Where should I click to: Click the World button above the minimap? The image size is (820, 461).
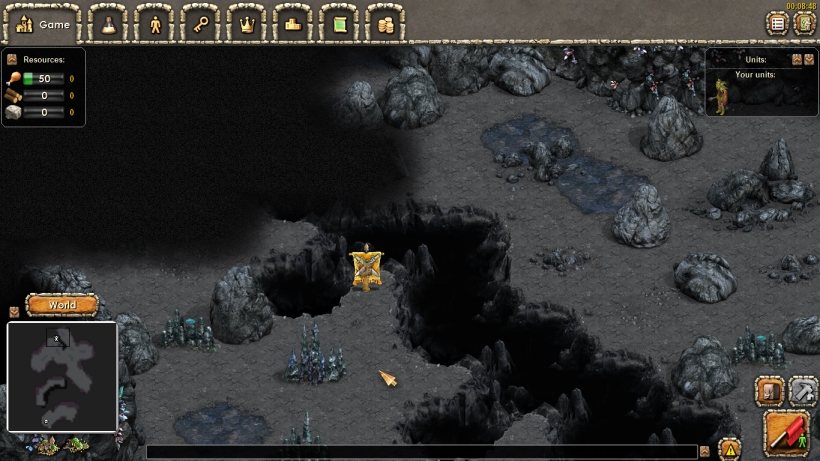tap(62, 304)
